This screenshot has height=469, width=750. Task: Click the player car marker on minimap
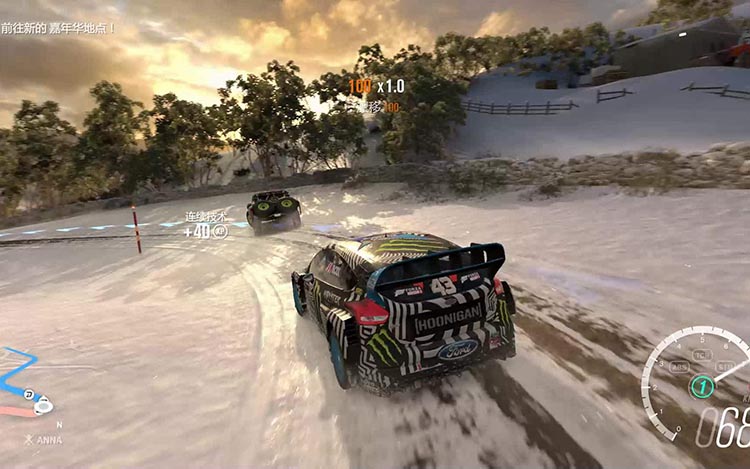pyautogui.click(x=42, y=406)
